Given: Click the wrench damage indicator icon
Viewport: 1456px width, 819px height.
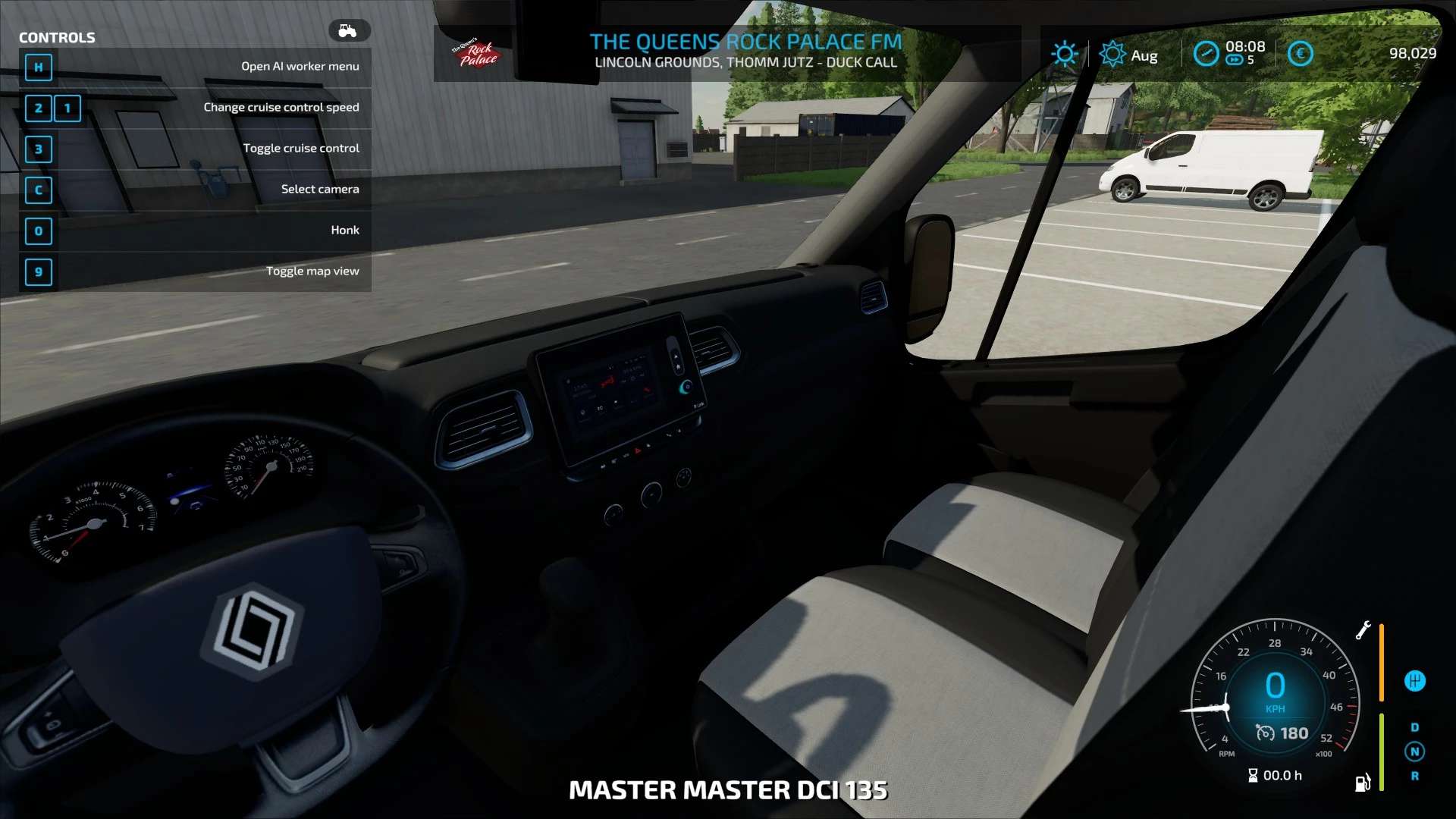Looking at the screenshot, I should coord(1363,630).
